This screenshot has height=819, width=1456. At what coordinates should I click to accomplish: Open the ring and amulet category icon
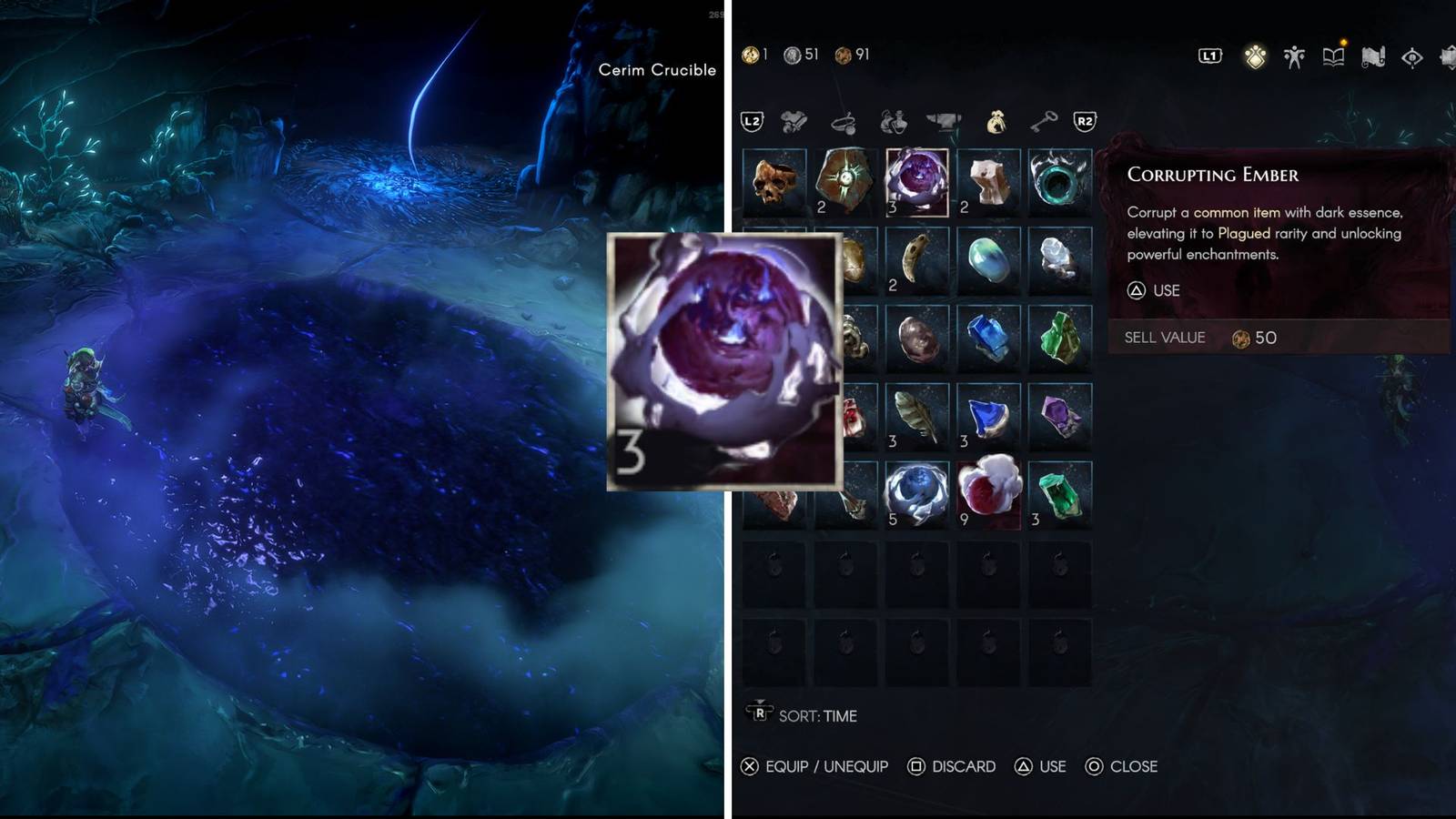pos(845,121)
